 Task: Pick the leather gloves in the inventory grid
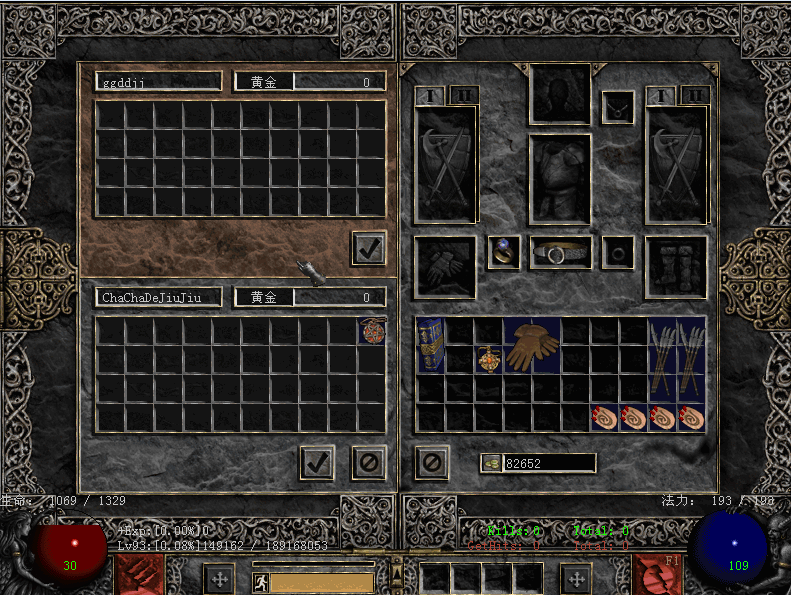coord(531,346)
